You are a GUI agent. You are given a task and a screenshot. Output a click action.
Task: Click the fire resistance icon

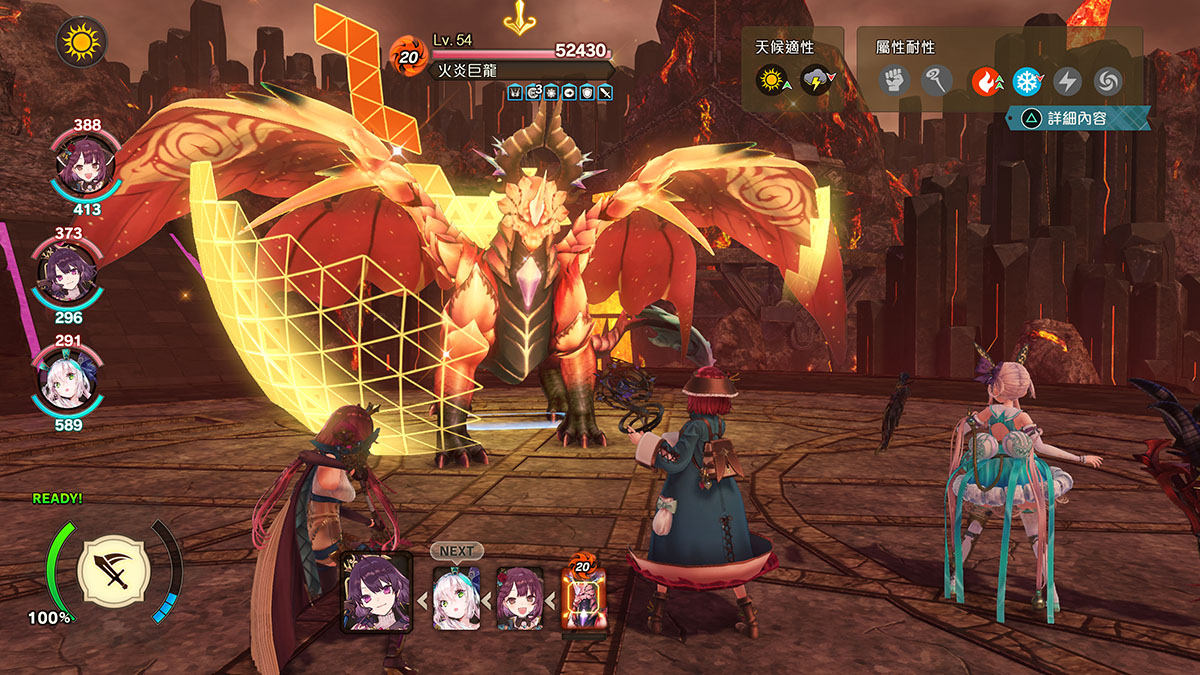[987, 80]
